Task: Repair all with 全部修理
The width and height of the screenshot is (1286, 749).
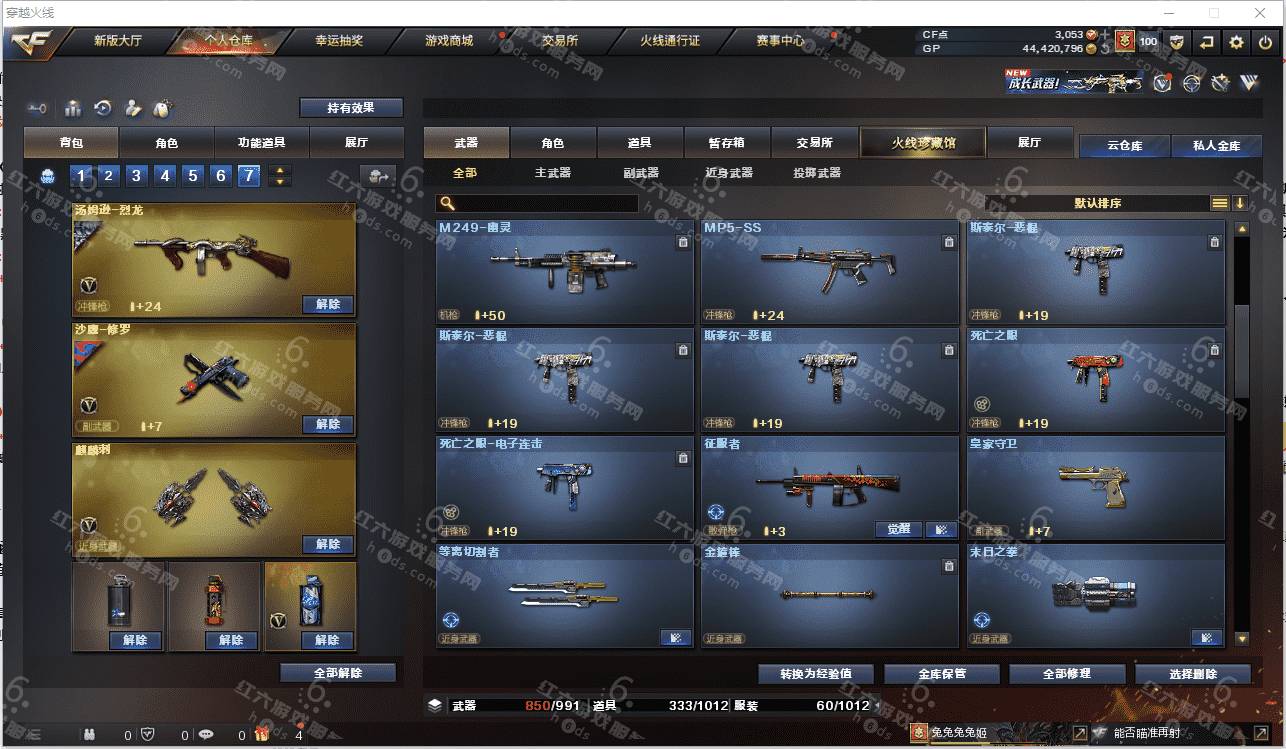Action: tap(1066, 674)
